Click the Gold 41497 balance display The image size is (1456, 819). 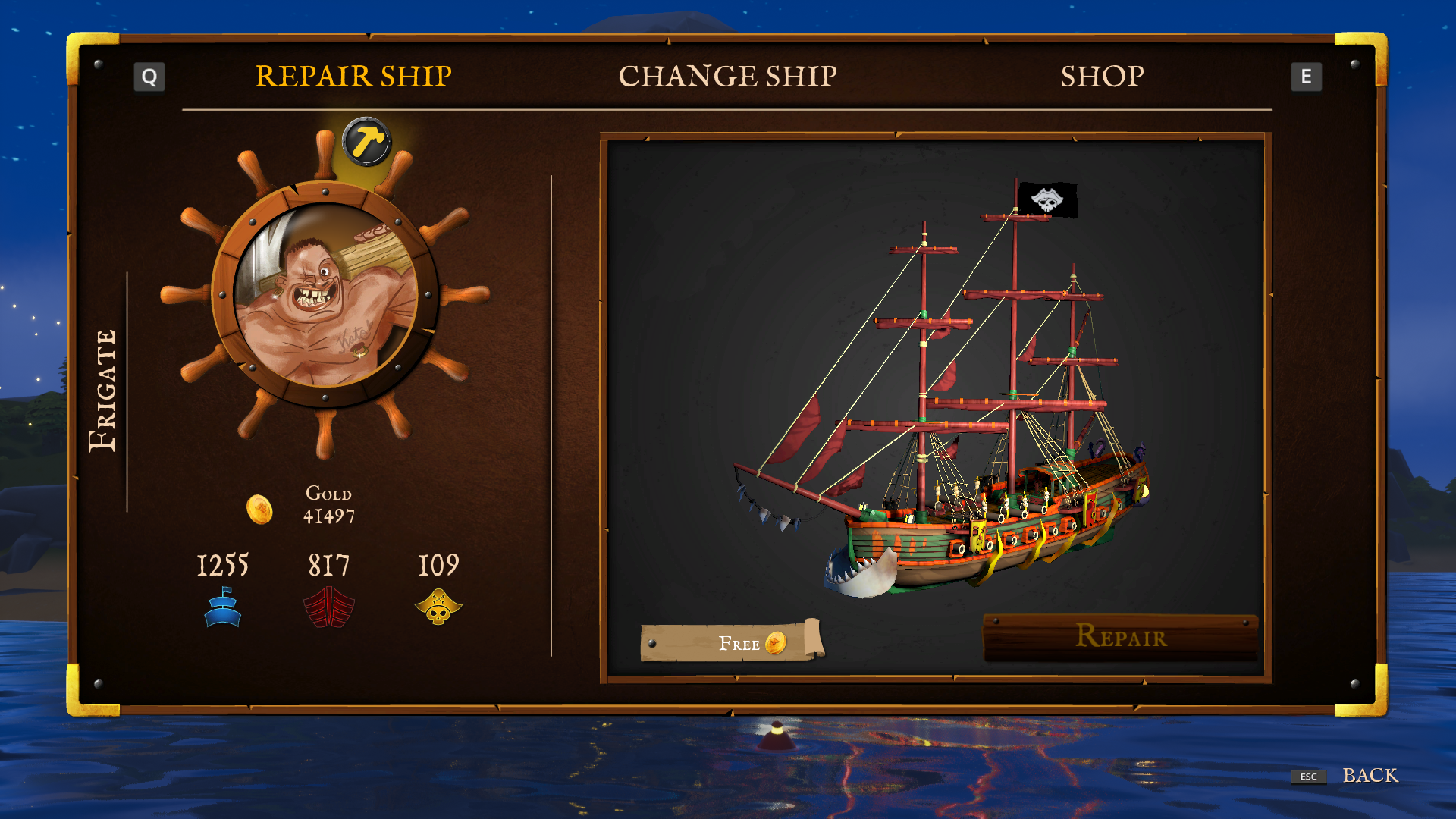pos(328,504)
